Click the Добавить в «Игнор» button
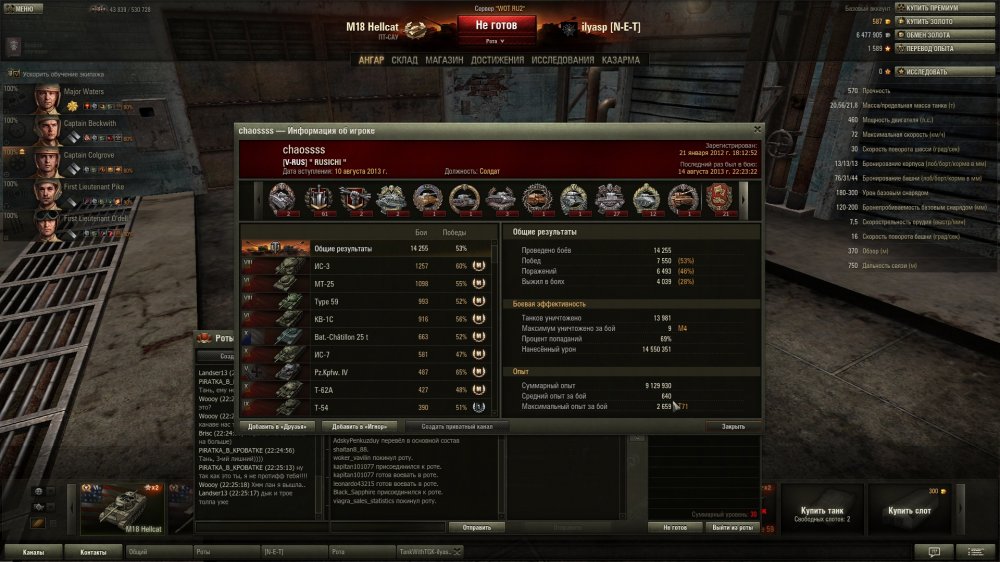The height and width of the screenshot is (562, 1000). click(361, 426)
